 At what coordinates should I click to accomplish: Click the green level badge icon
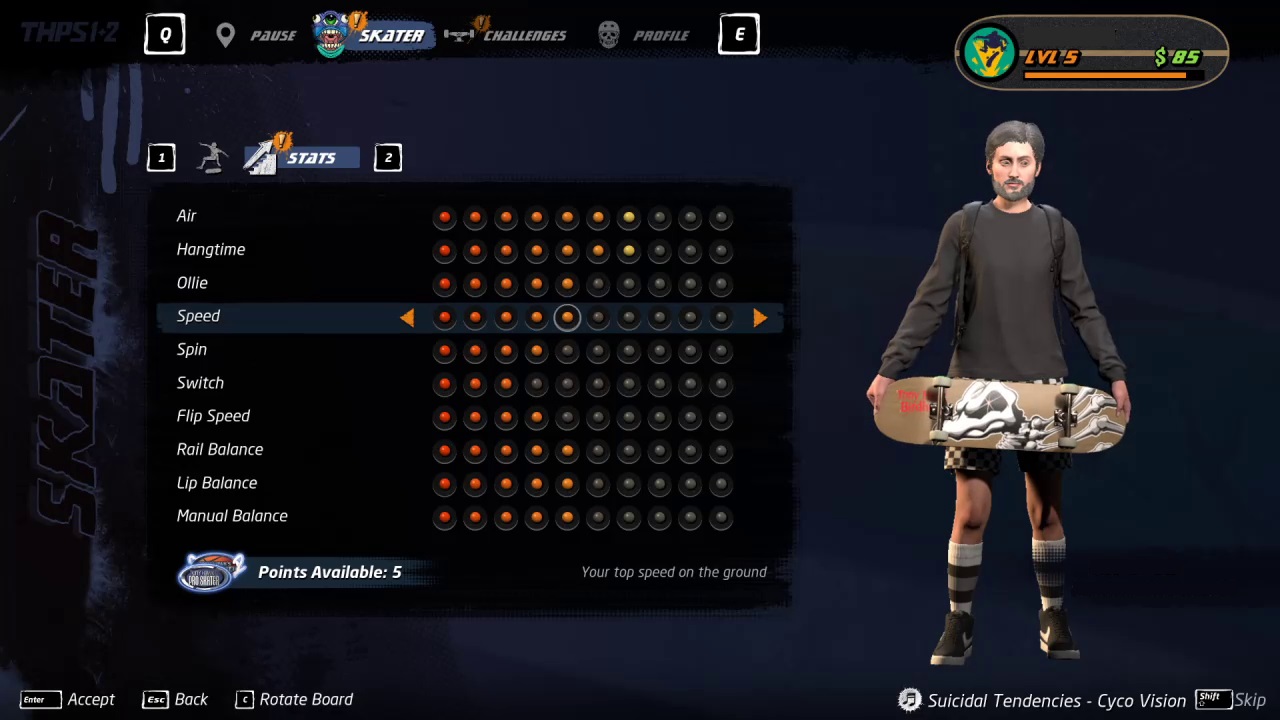click(x=991, y=53)
